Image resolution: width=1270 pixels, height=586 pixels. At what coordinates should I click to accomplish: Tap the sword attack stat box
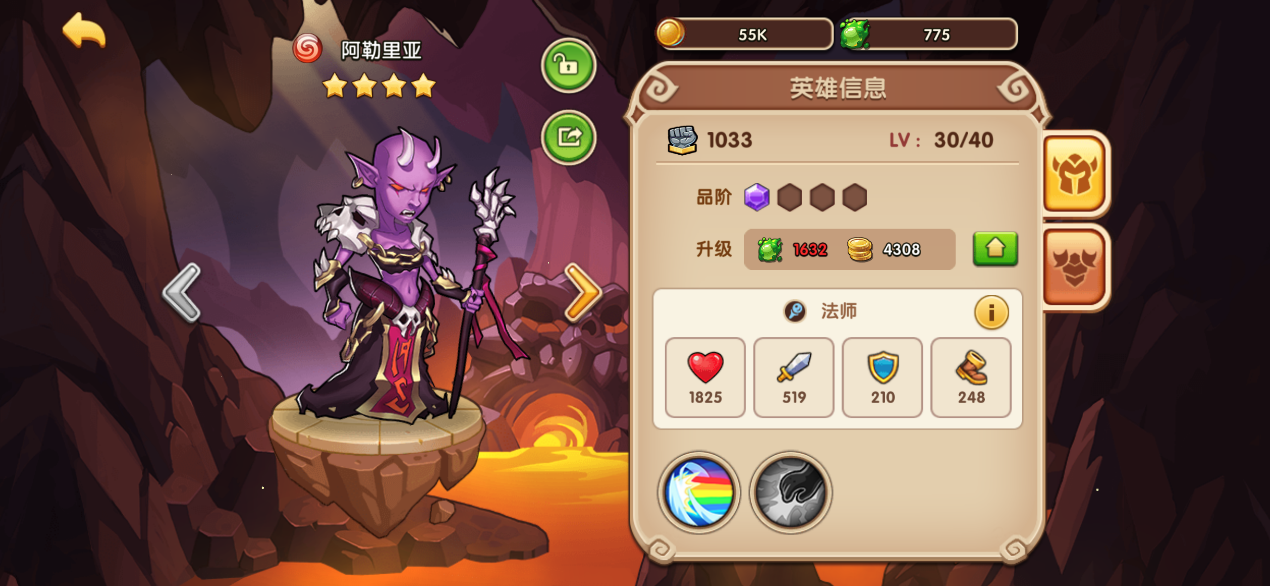[x=793, y=377]
